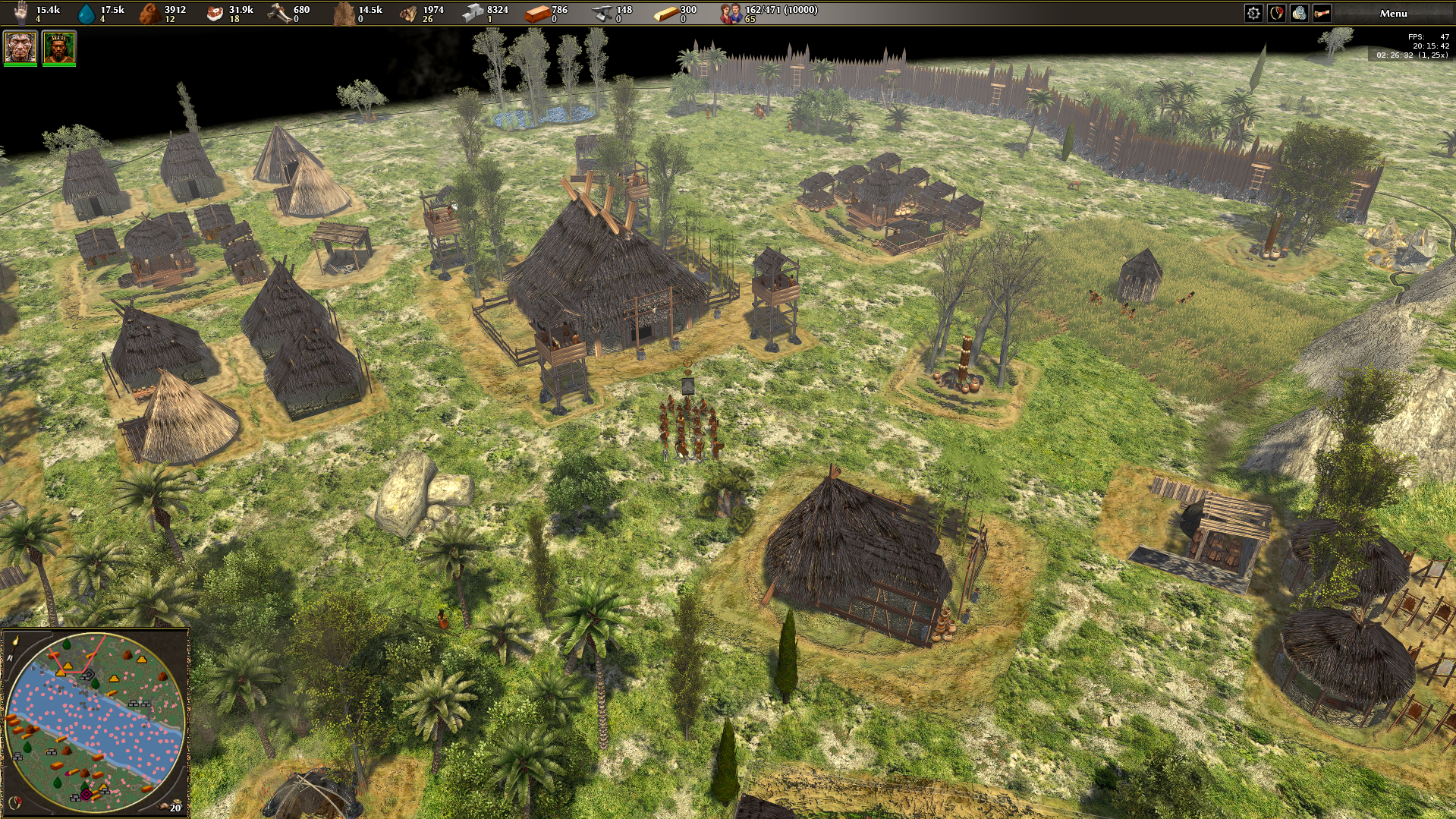Click the red gem ring icon beside the minimap

pyautogui.click(x=14, y=802)
